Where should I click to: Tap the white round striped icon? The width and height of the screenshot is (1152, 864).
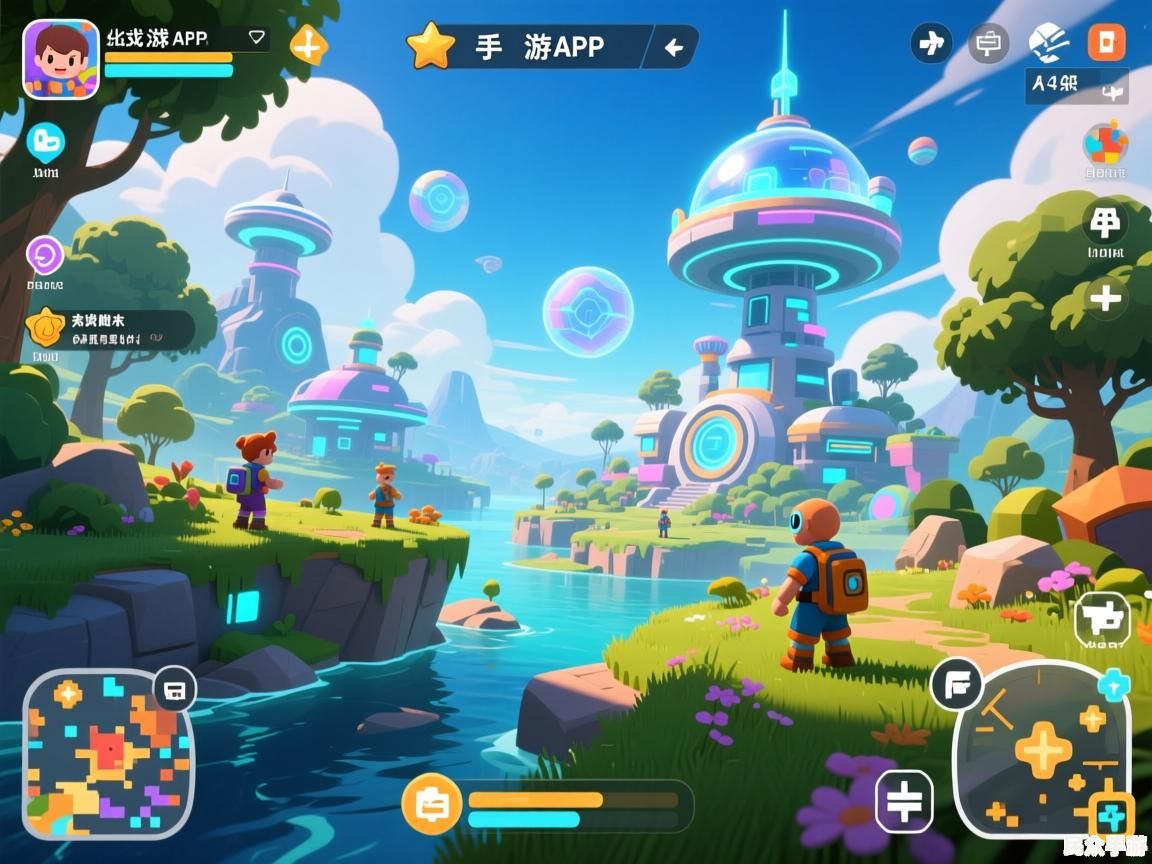(1048, 43)
